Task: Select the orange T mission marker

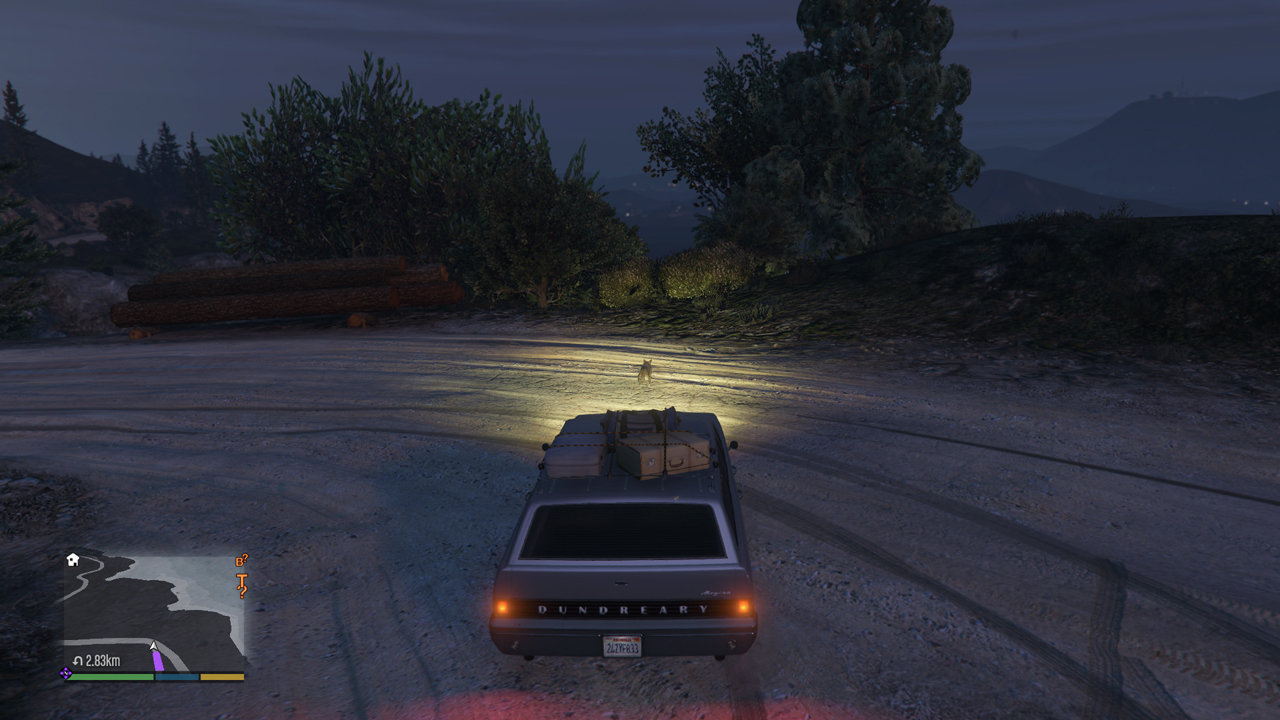Action: 241,577
